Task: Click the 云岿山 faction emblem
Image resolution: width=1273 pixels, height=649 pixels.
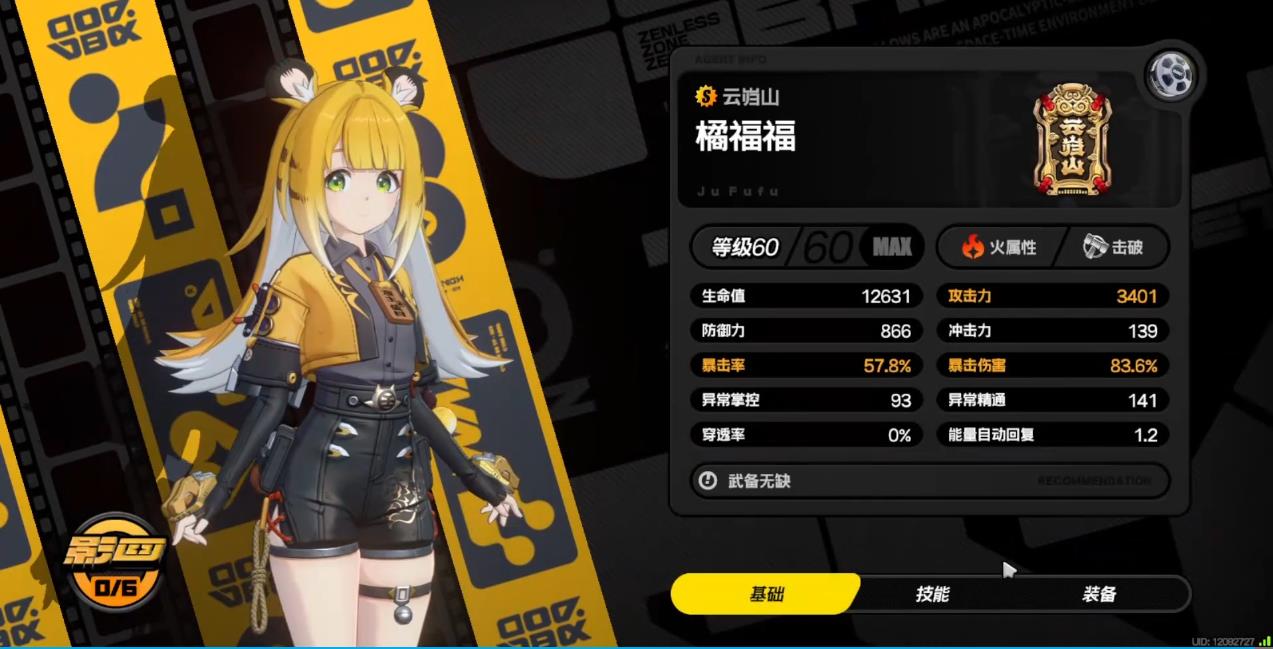Action: coord(1072,140)
